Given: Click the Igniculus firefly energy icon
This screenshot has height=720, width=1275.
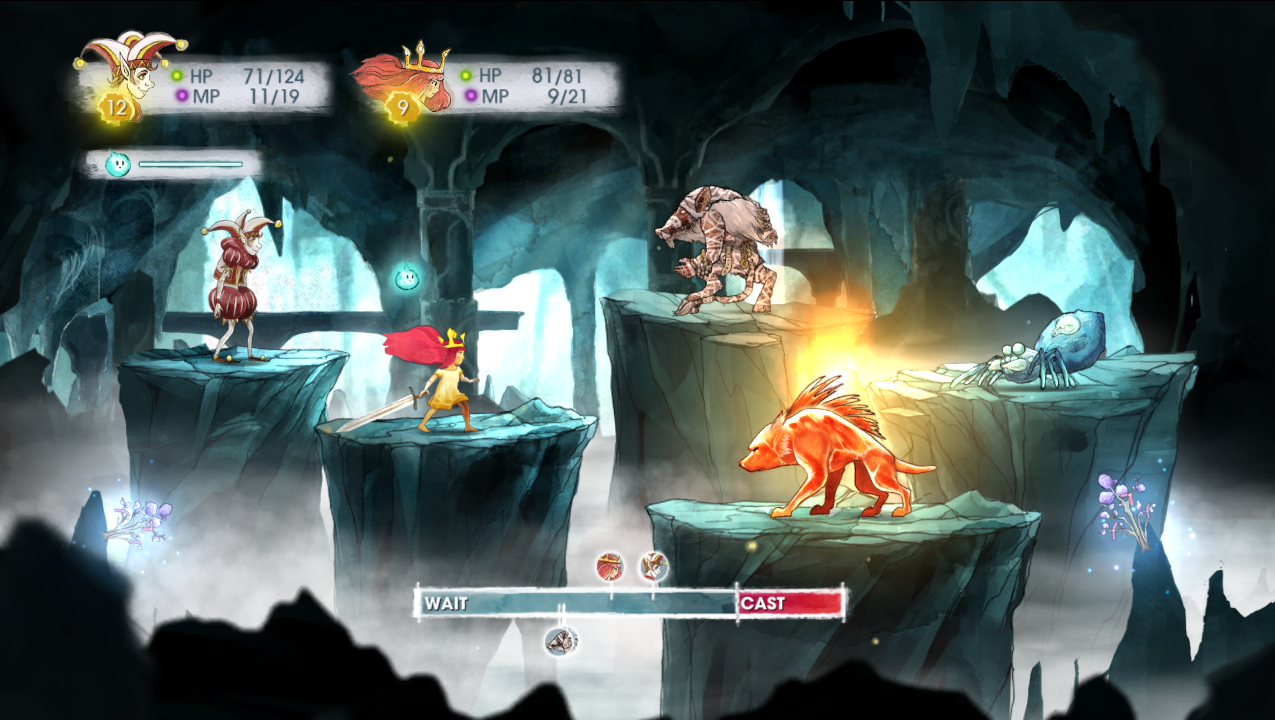Looking at the screenshot, I should (x=118, y=164).
